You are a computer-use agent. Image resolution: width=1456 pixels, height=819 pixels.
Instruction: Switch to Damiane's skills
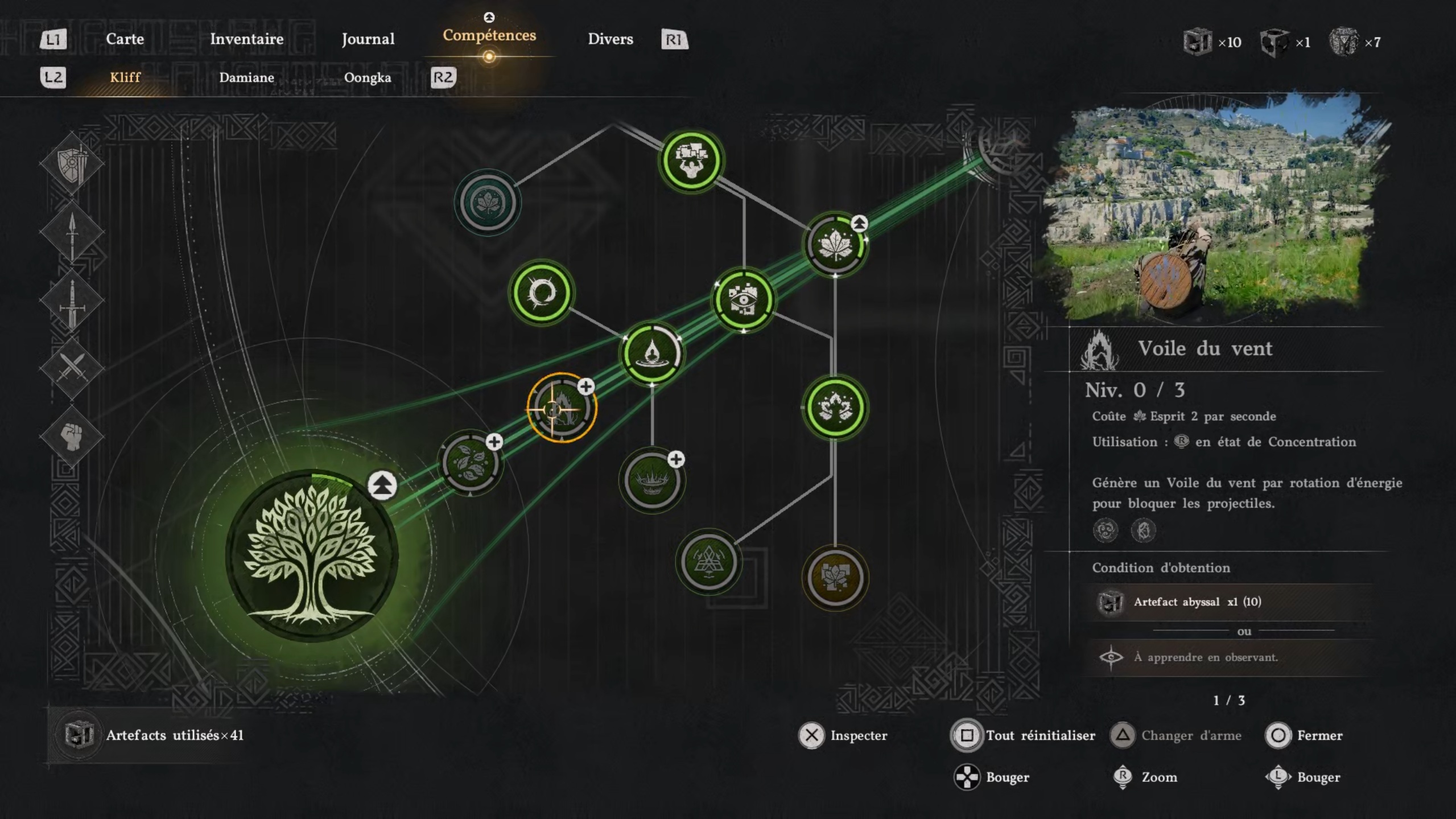tap(246, 77)
